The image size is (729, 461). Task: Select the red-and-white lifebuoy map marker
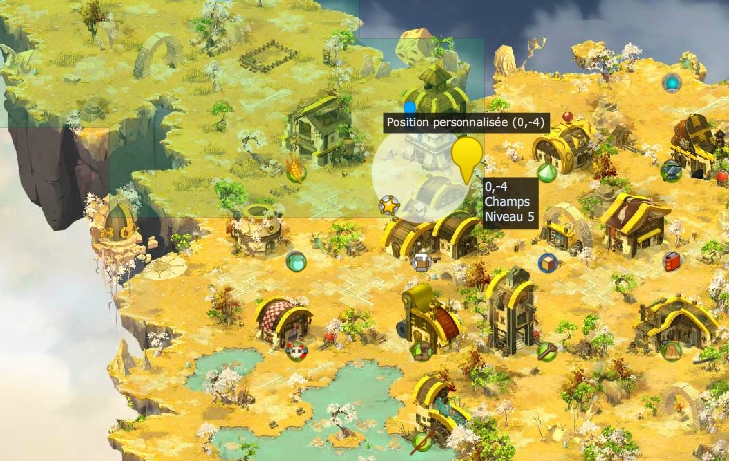click(x=296, y=350)
